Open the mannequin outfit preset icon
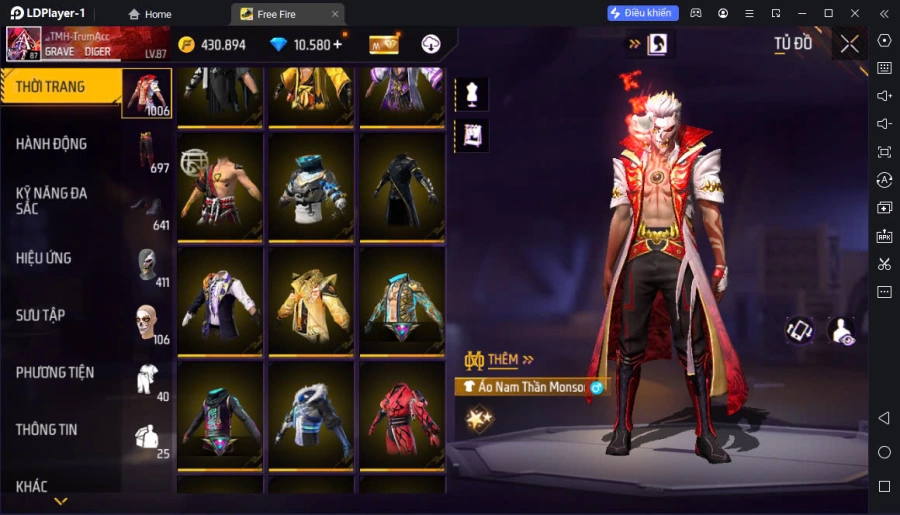The width and height of the screenshot is (900, 515). [x=471, y=93]
